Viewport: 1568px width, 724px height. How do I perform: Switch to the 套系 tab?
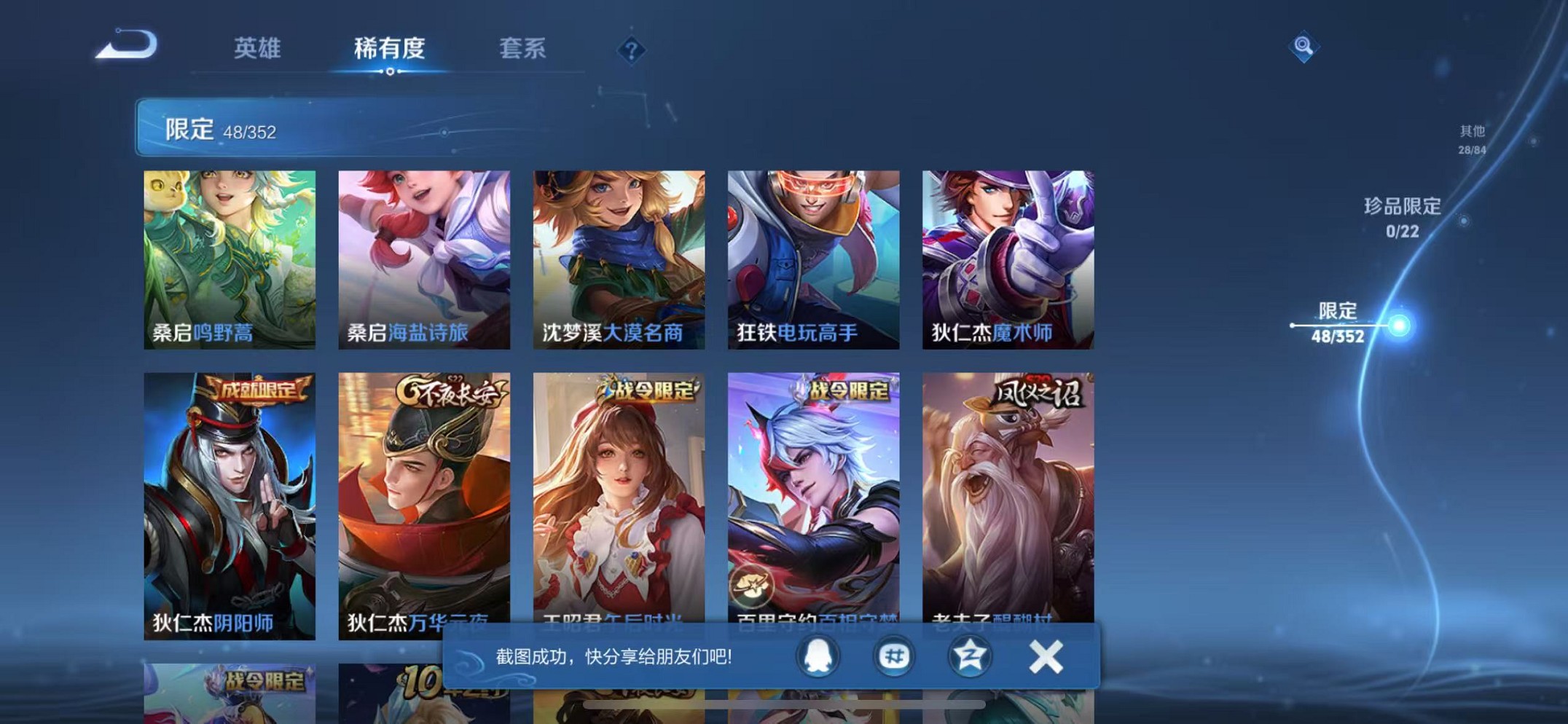[x=522, y=48]
